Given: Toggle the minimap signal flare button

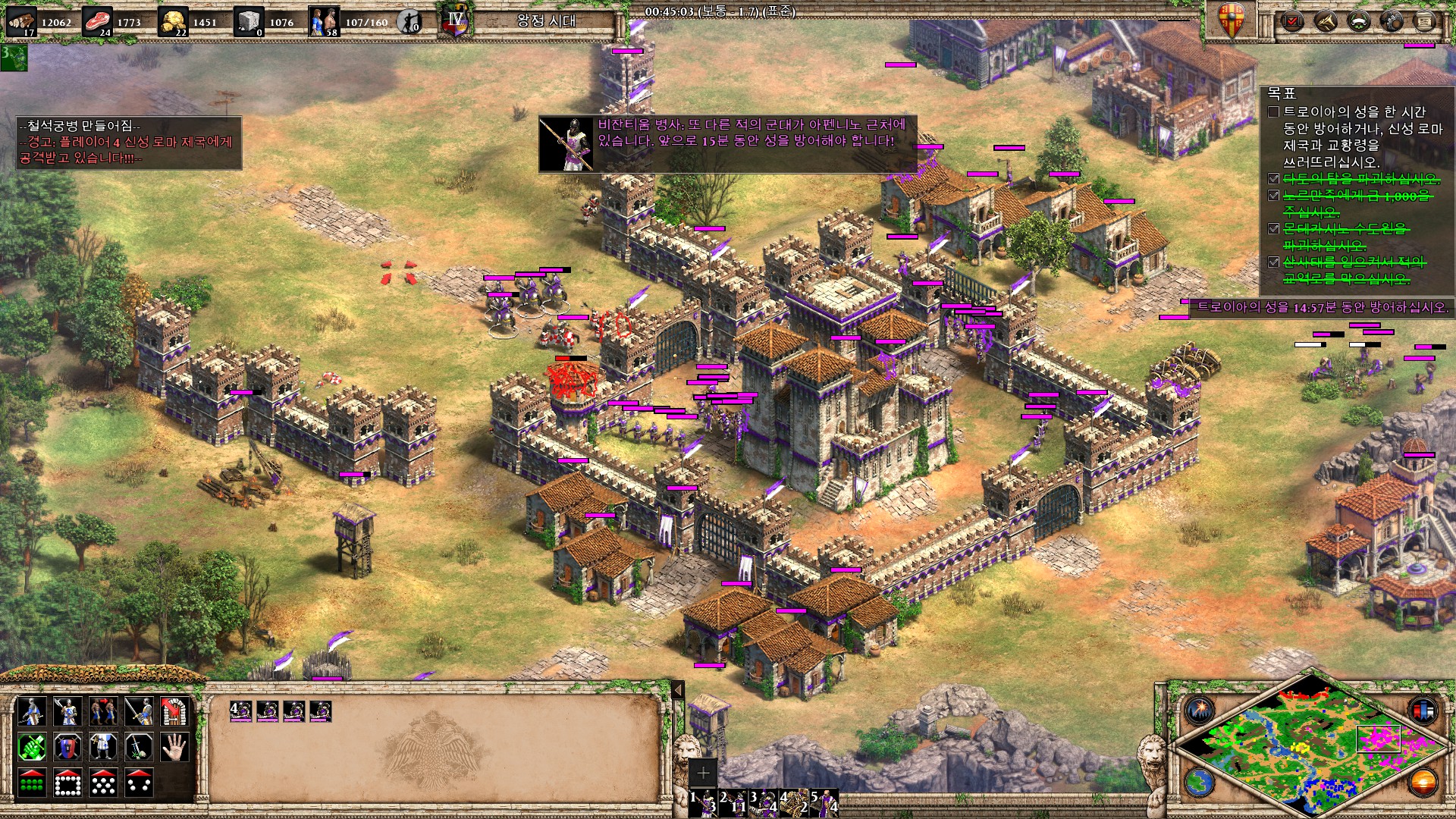Looking at the screenshot, I should coord(1200,711).
